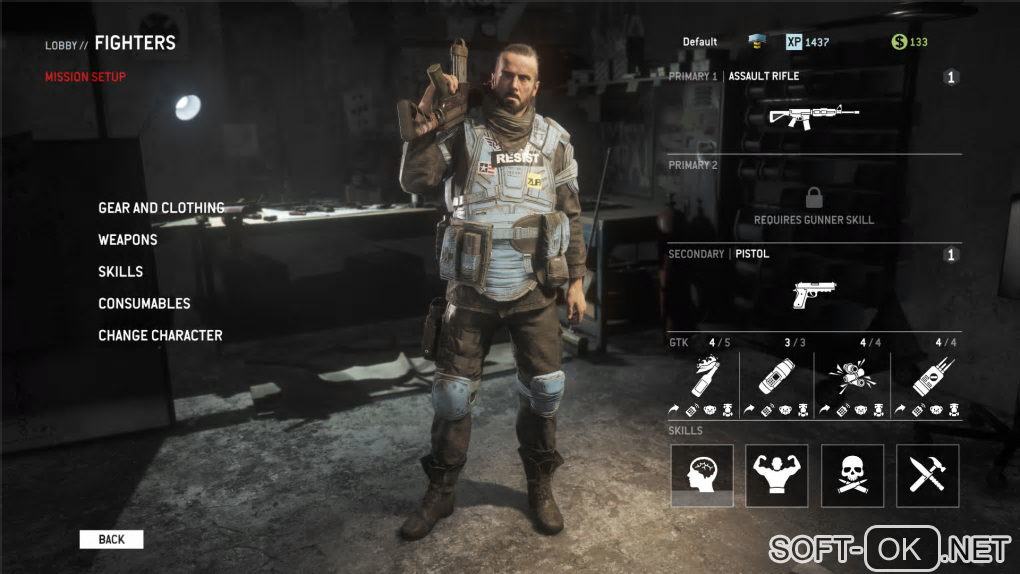Switch to Mission Setup
This screenshot has width=1020, height=574.
pyautogui.click(x=85, y=77)
